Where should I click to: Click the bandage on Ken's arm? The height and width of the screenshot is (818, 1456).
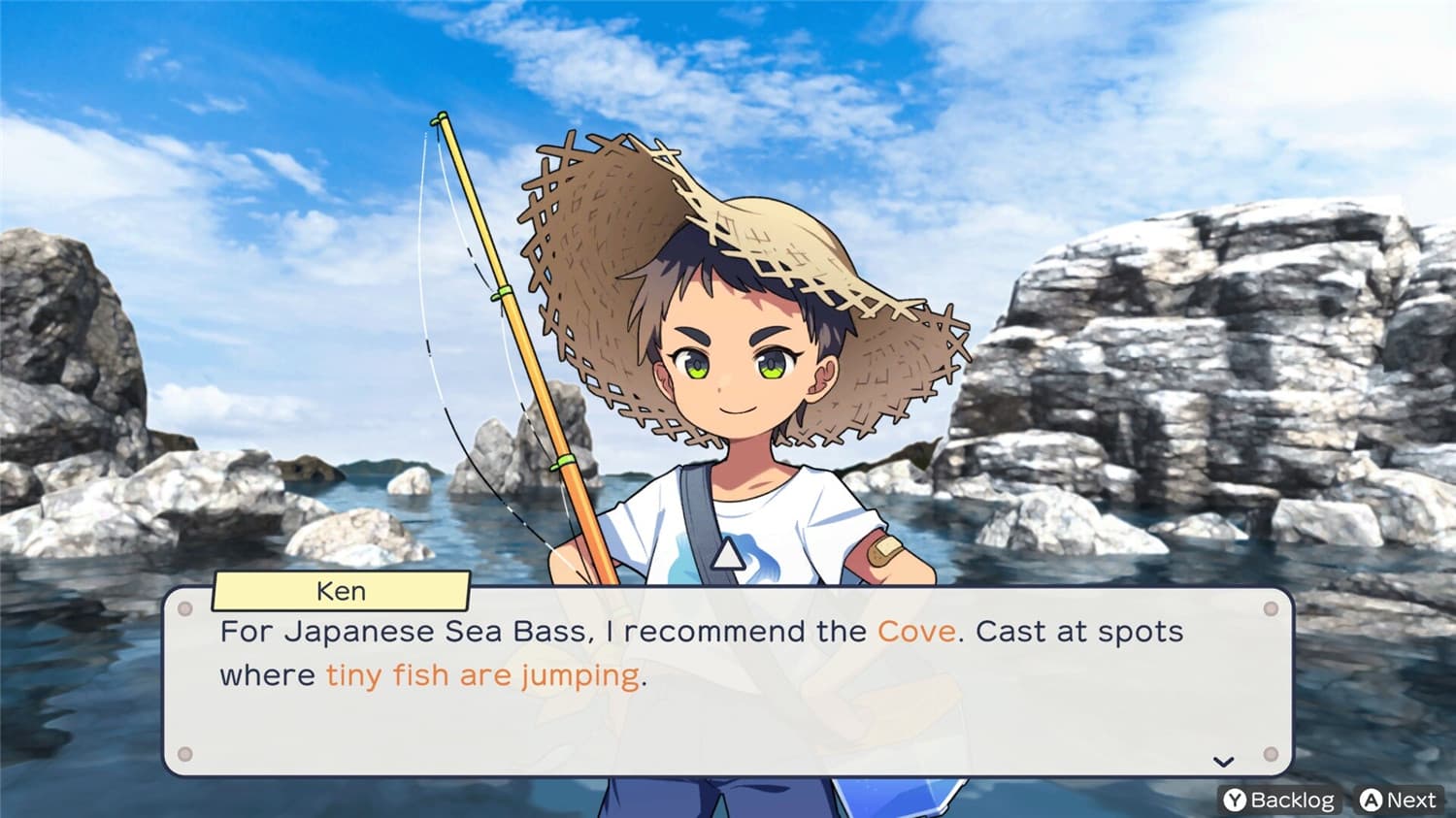point(884,551)
